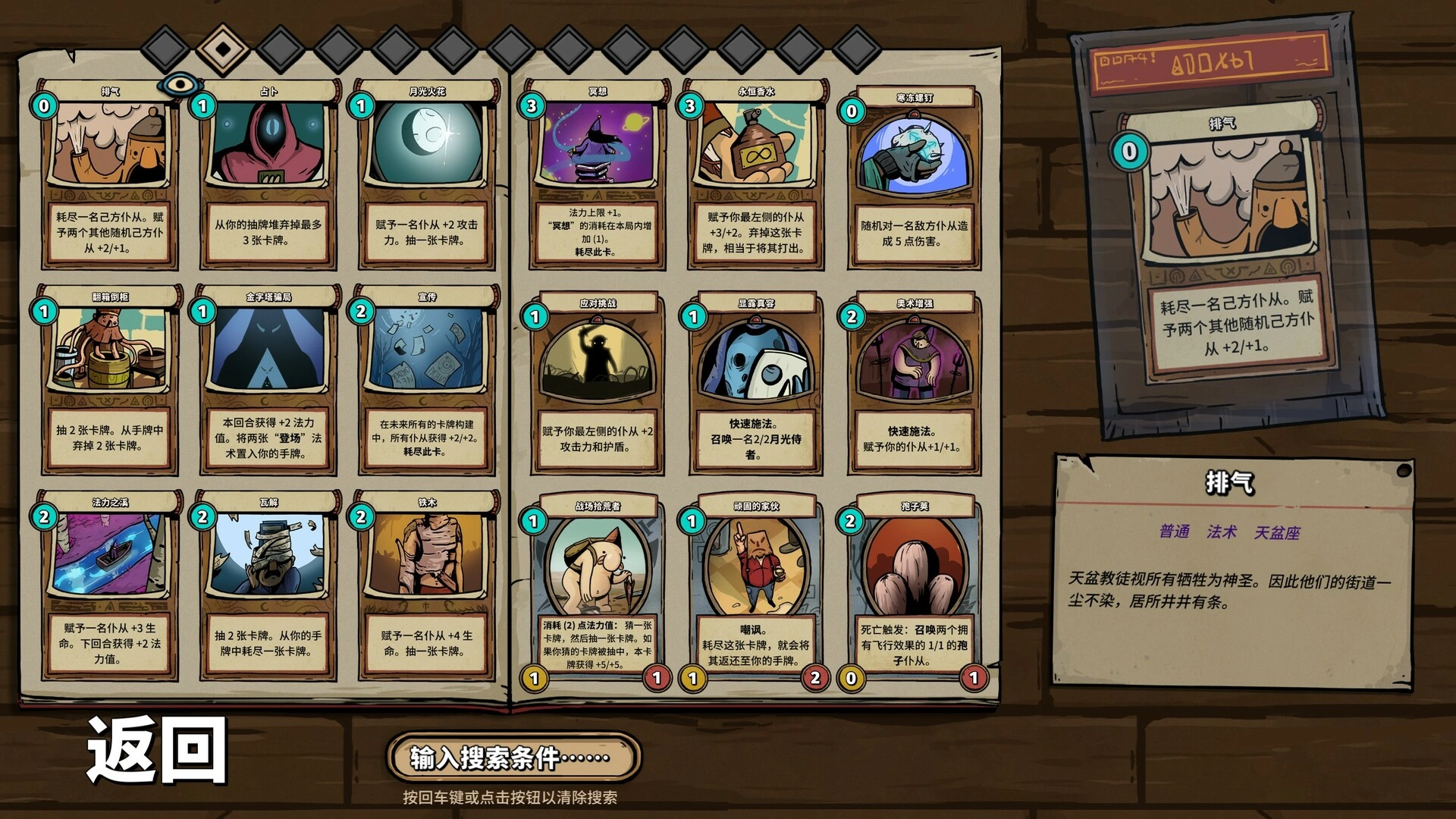
Task: Select the 翻箱倒柜 card
Action: pos(110,379)
